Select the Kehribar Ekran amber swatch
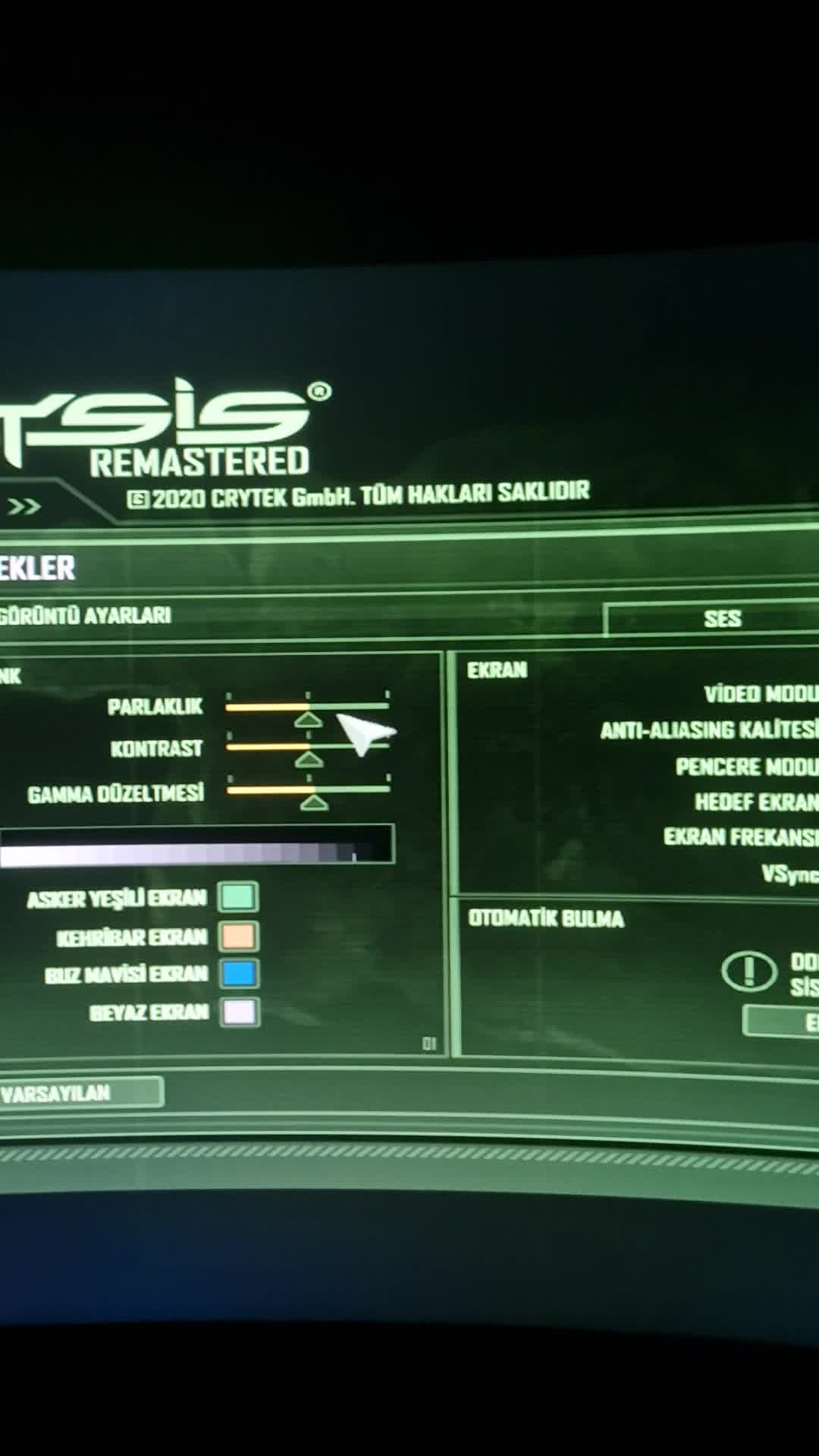This screenshot has width=819, height=1456. tap(239, 936)
